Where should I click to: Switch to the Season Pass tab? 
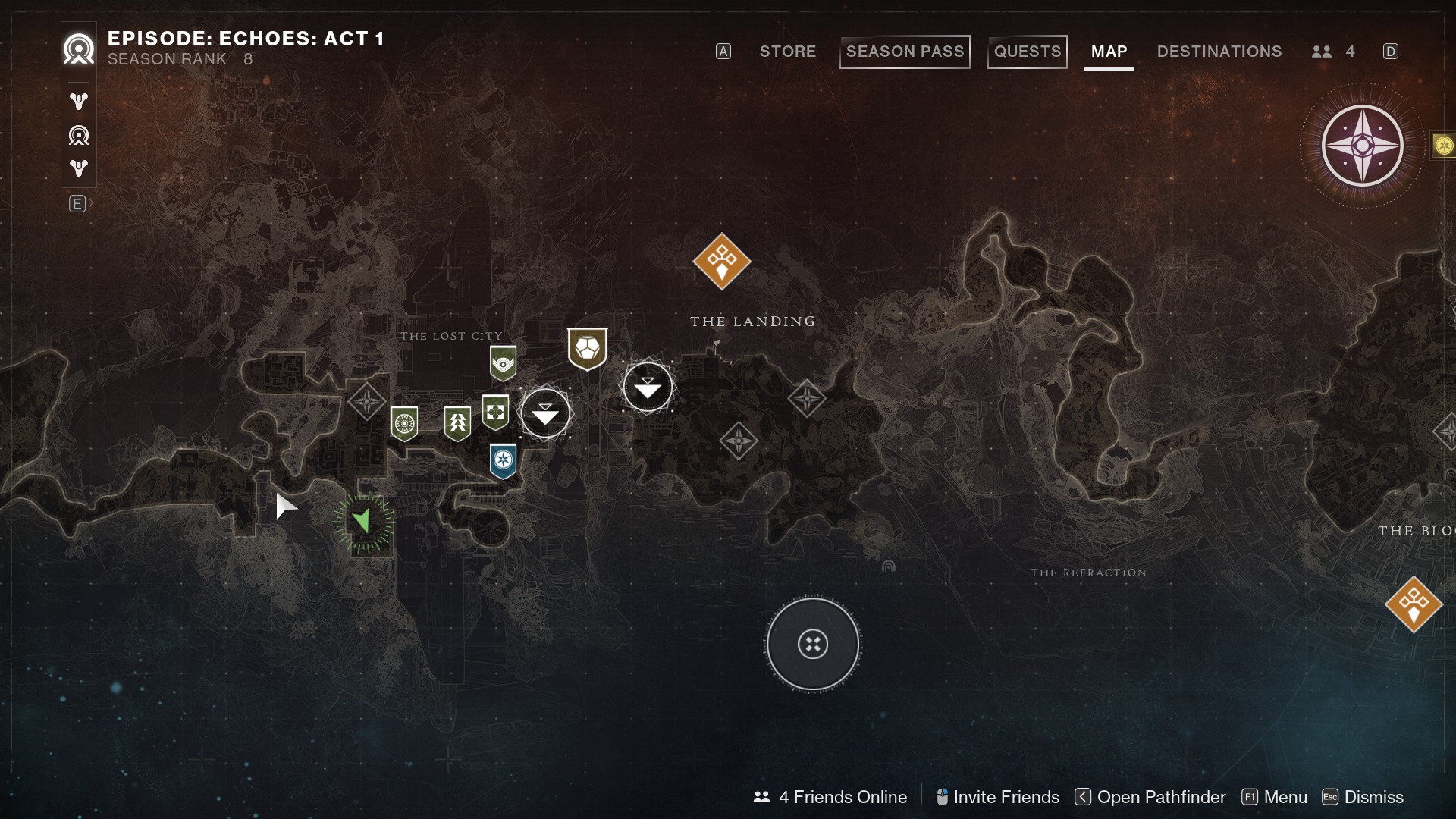905,52
